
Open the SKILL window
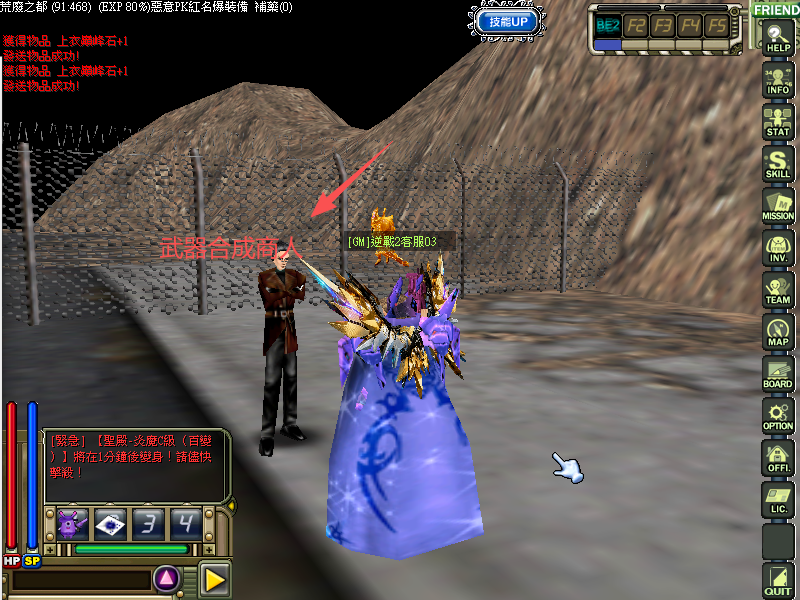pyautogui.click(x=778, y=166)
